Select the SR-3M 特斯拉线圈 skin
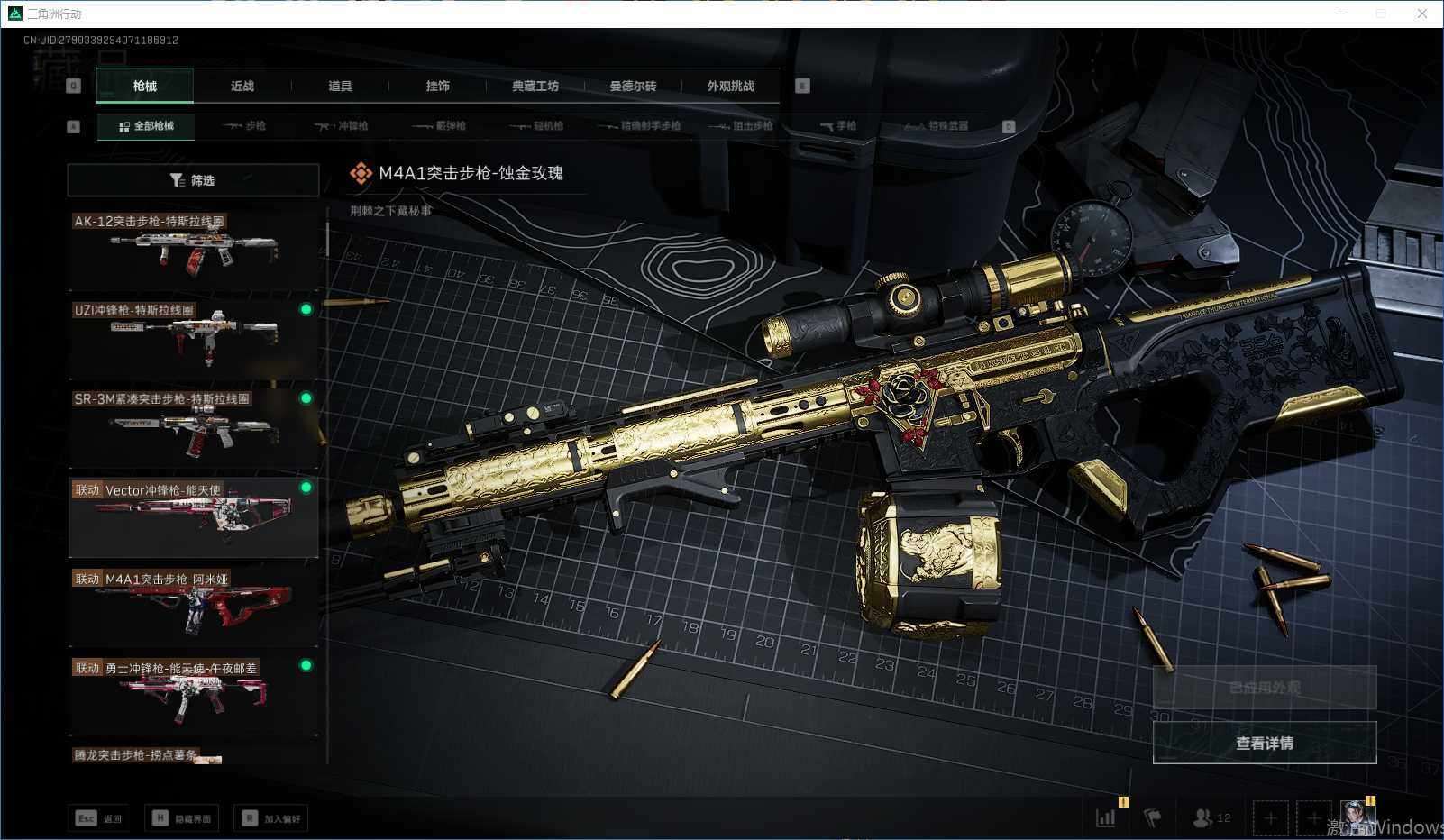 [x=193, y=427]
